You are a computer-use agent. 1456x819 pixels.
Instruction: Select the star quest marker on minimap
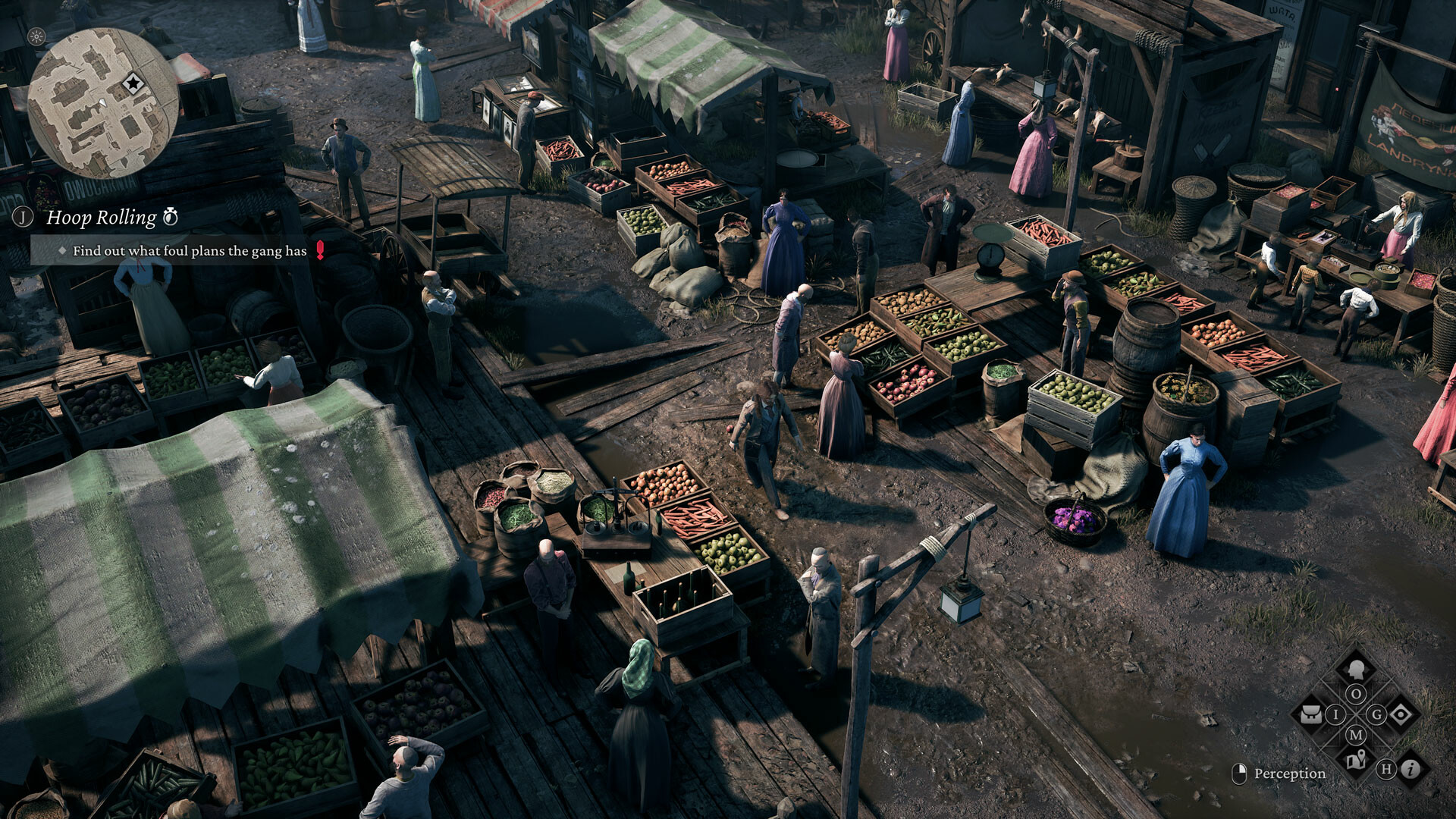[x=133, y=83]
